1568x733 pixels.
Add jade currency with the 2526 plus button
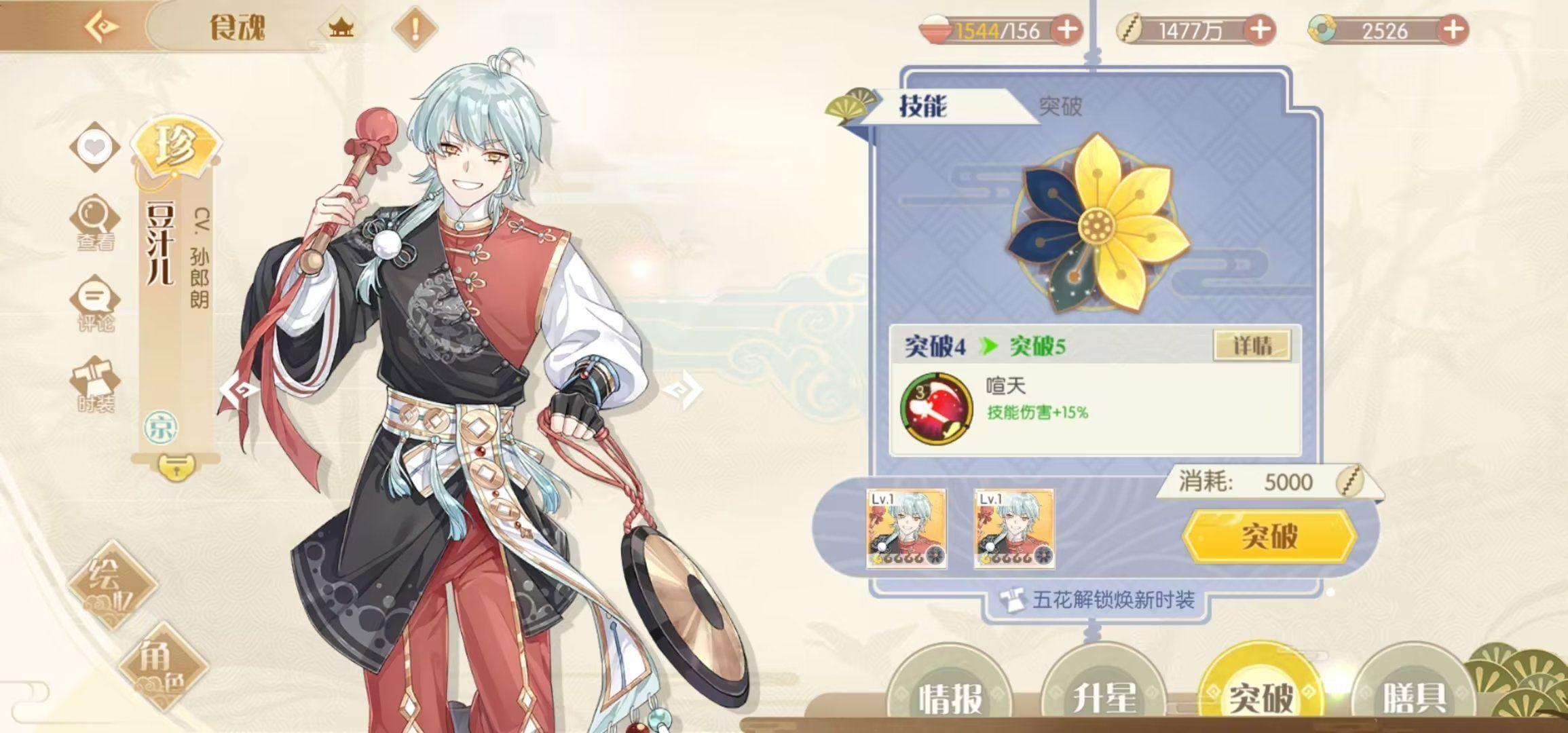[1452, 30]
